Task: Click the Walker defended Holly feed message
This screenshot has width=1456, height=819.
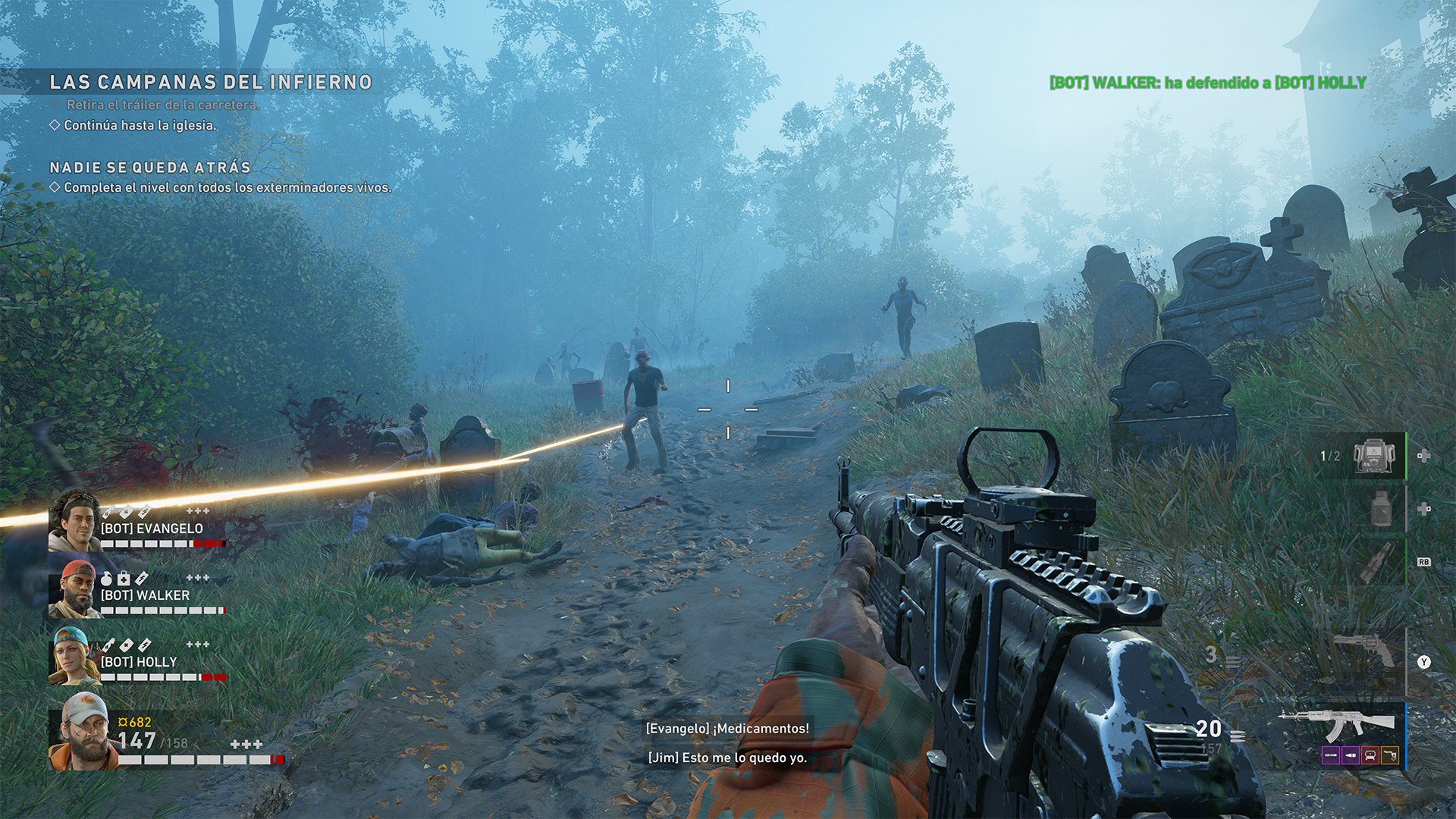Action: [1207, 83]
